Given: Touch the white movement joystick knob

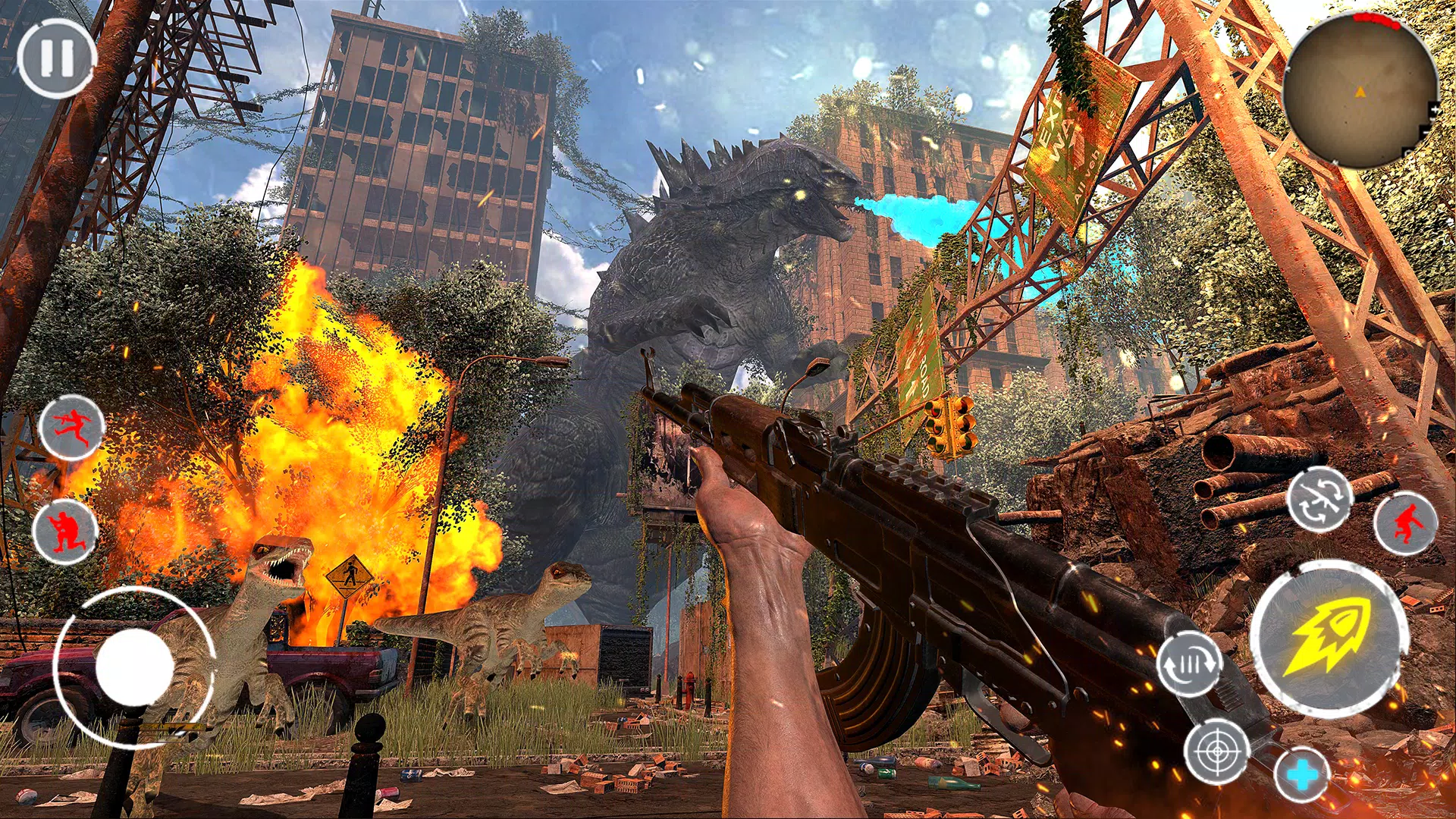Looking at the screenshot, I should (134, 667).
